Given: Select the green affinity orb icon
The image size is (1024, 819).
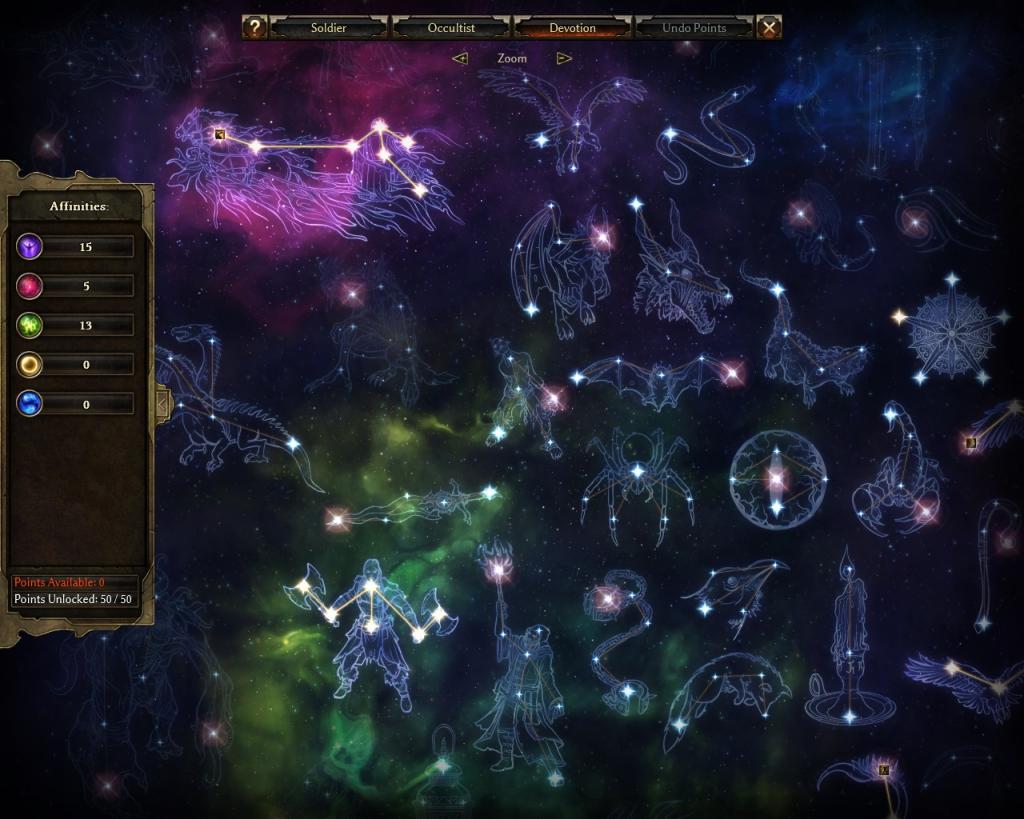Looking at the screenshot, I should (x=30, y=325).
